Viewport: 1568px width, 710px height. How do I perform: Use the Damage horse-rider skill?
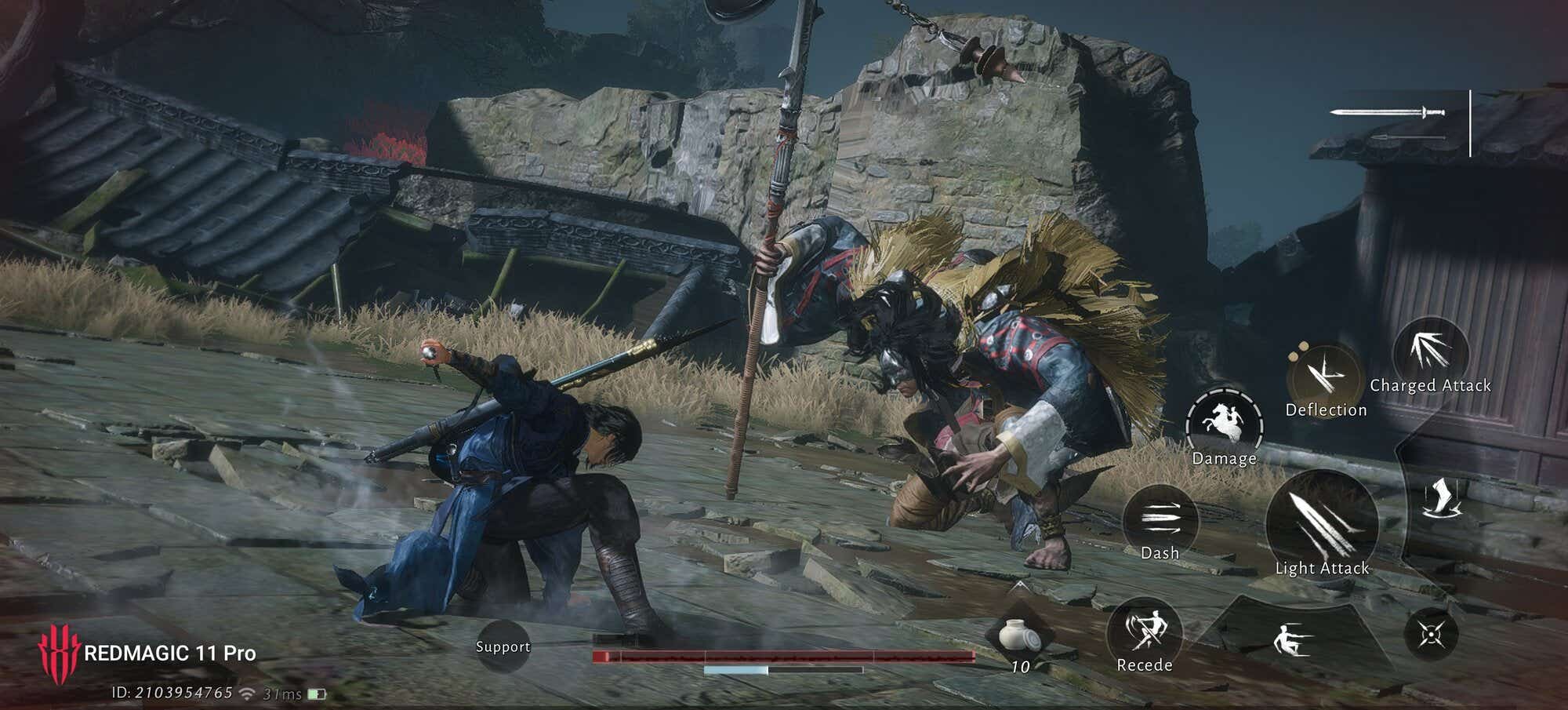(x=1224, y=425)
